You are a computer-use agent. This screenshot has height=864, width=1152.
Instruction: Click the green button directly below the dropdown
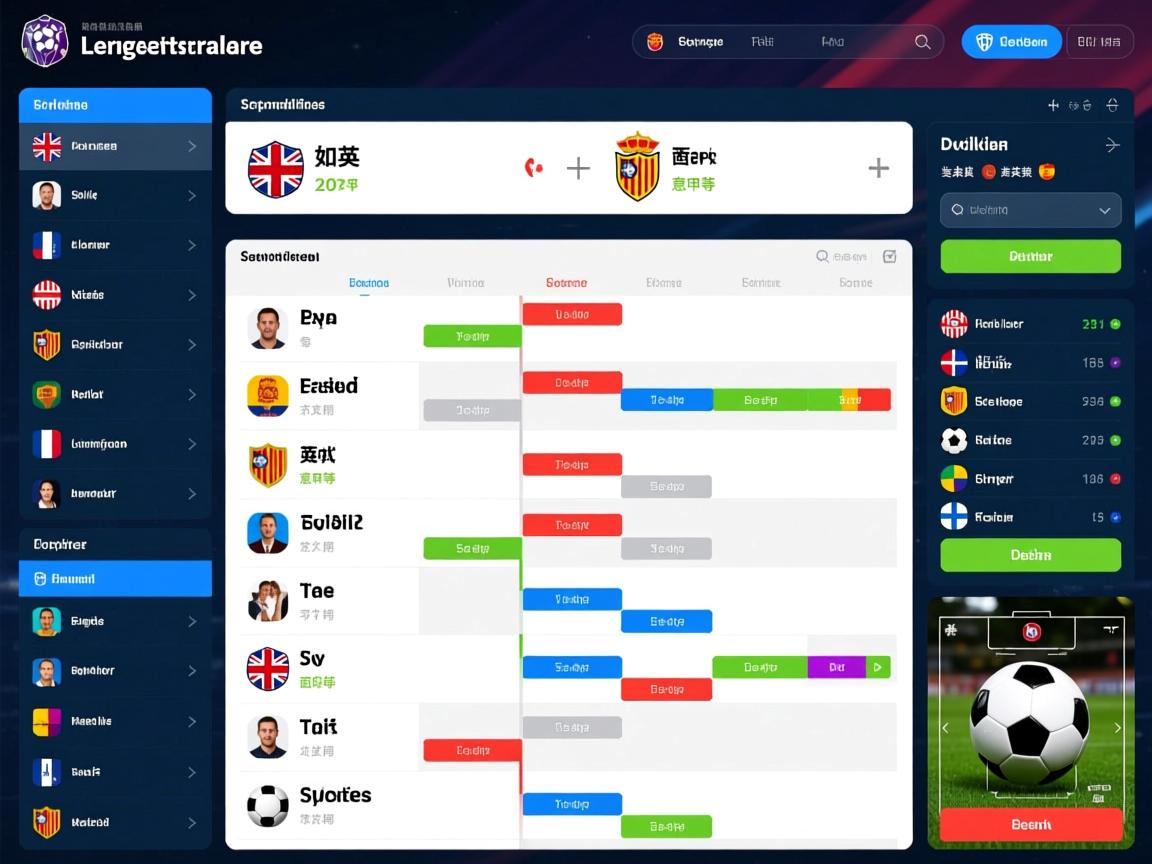point(1030,256)
